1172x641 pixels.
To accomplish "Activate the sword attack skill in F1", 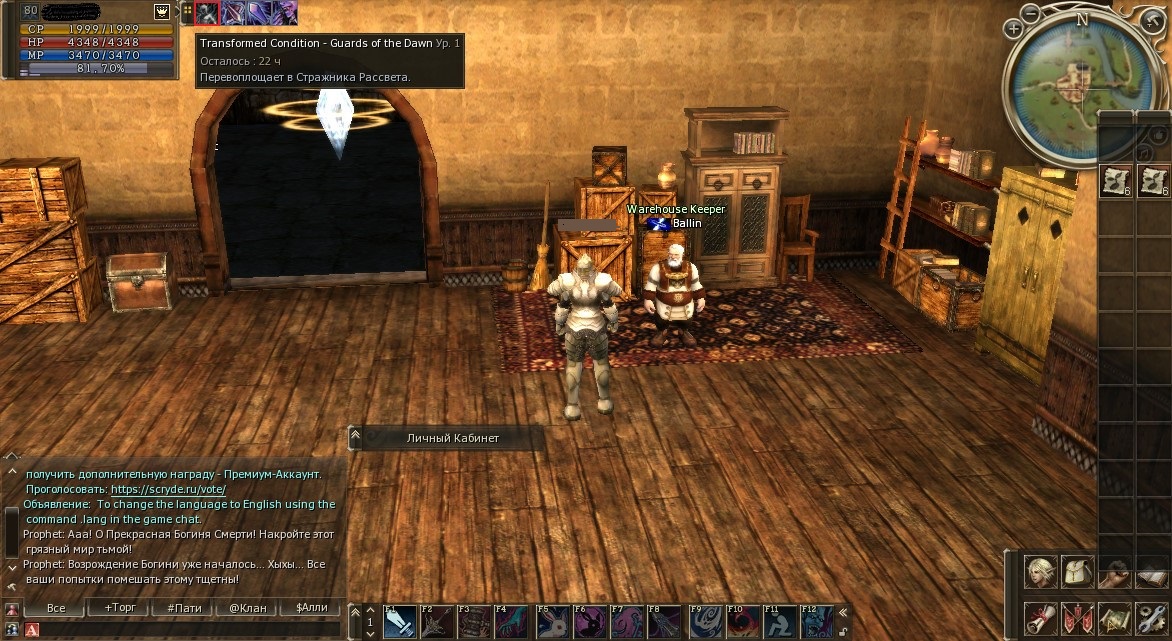I will pyautogui.click(x=400, y=622).
